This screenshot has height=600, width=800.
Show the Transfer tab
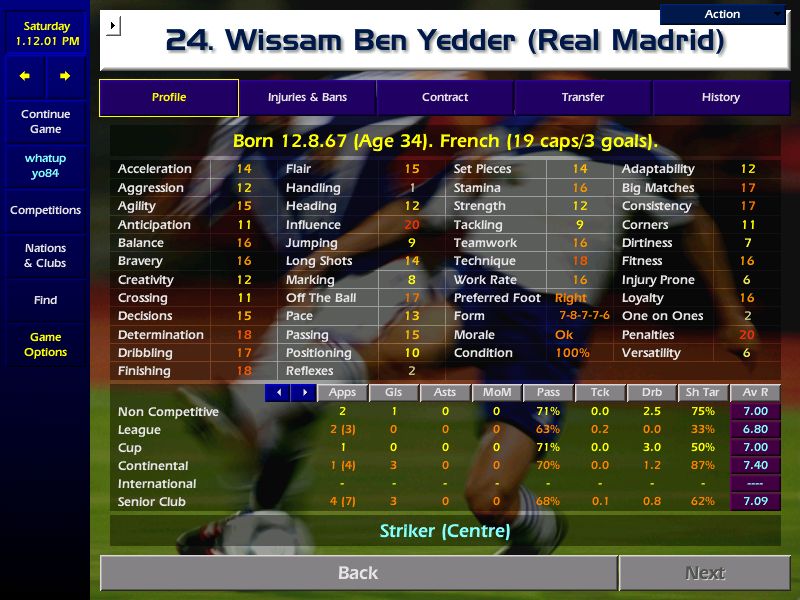click(x=583, y=97)
